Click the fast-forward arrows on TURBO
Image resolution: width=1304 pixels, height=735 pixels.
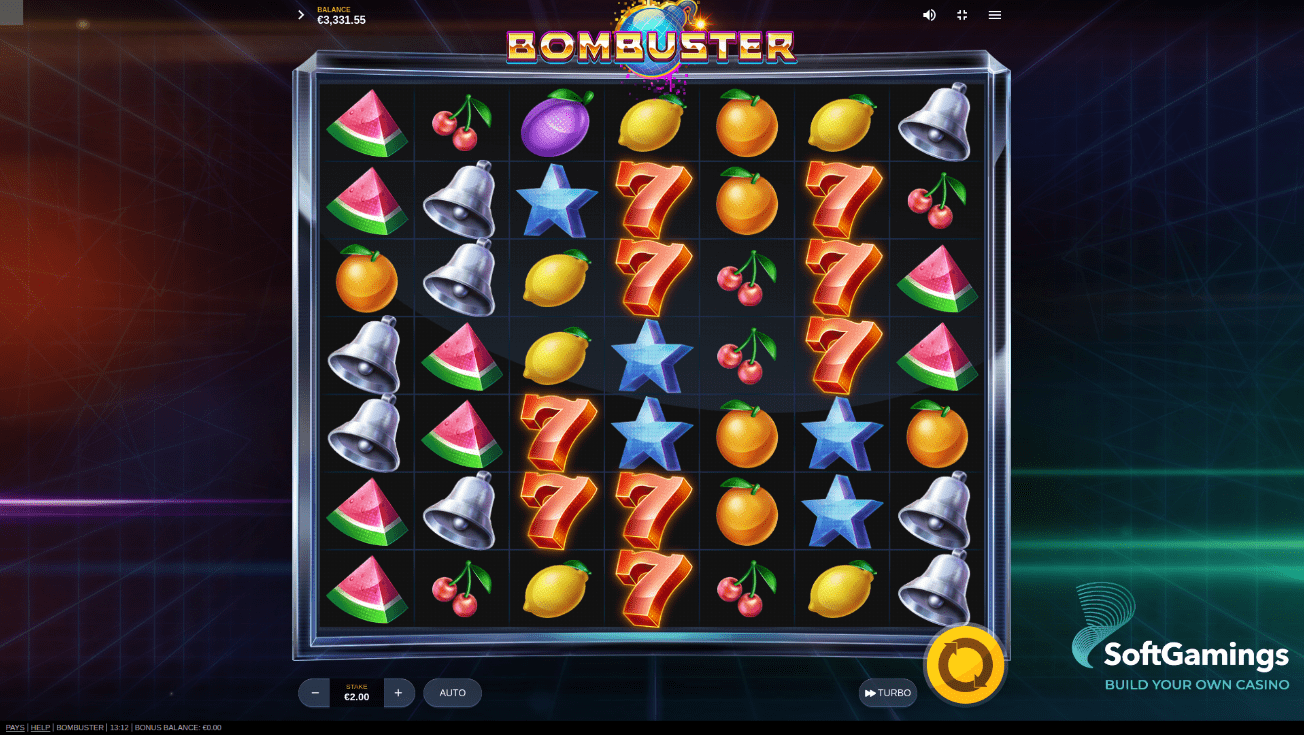click(870, 692)
